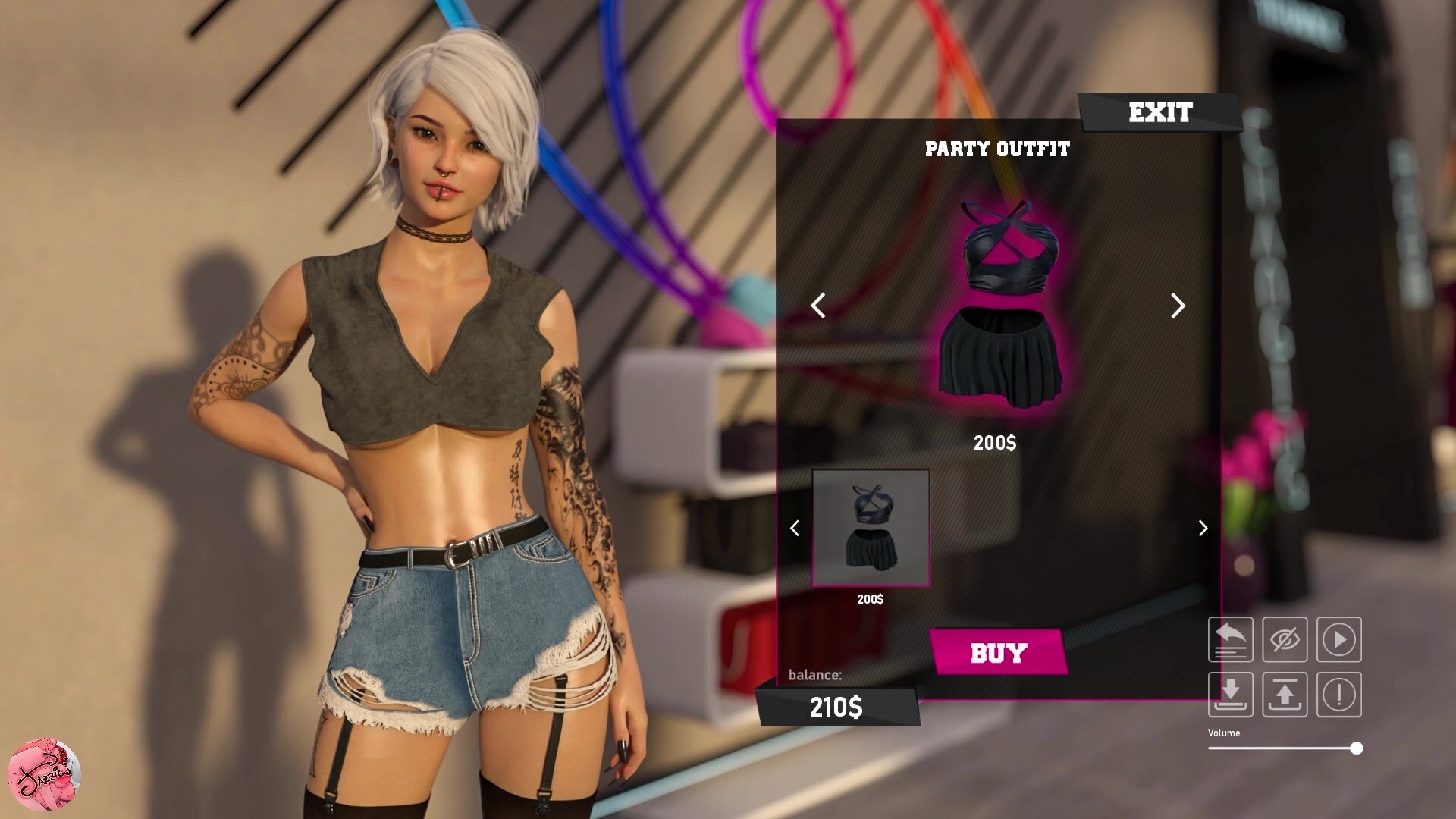Page thumbnails right with small arrow

coord(1203,528)
